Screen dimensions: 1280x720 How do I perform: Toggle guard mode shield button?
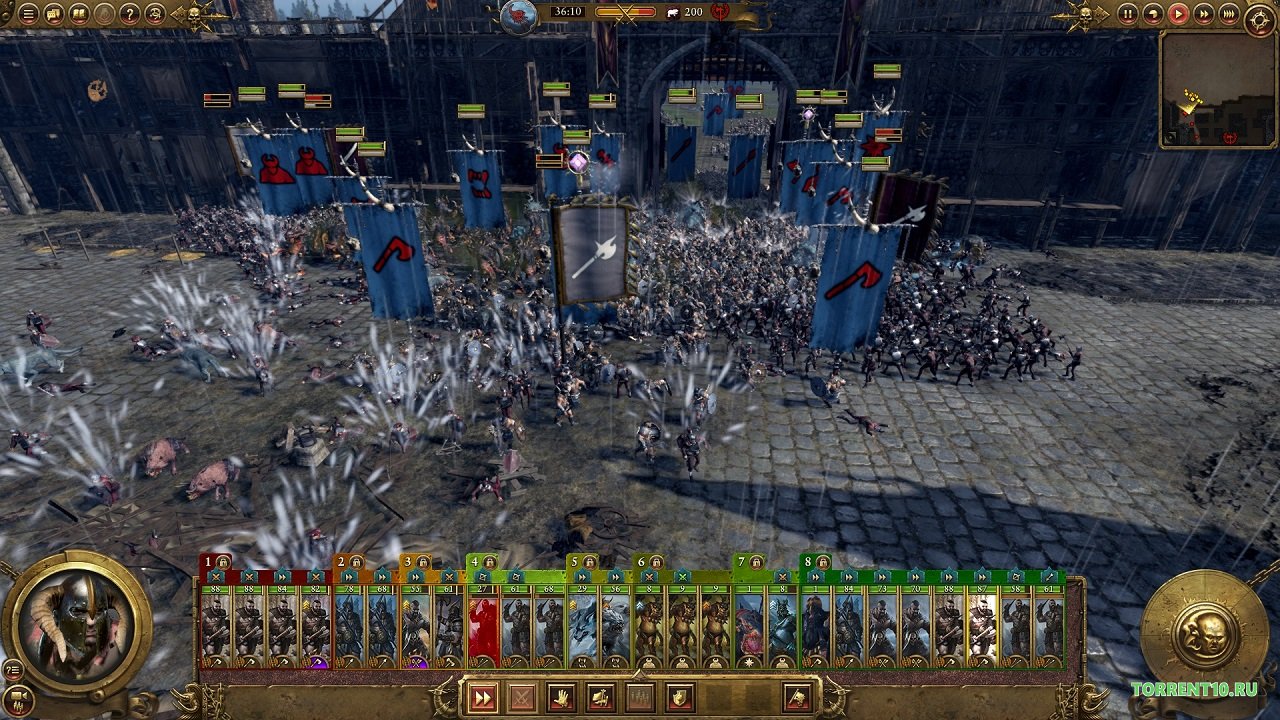pyautogui.click(x=679, y=697)
